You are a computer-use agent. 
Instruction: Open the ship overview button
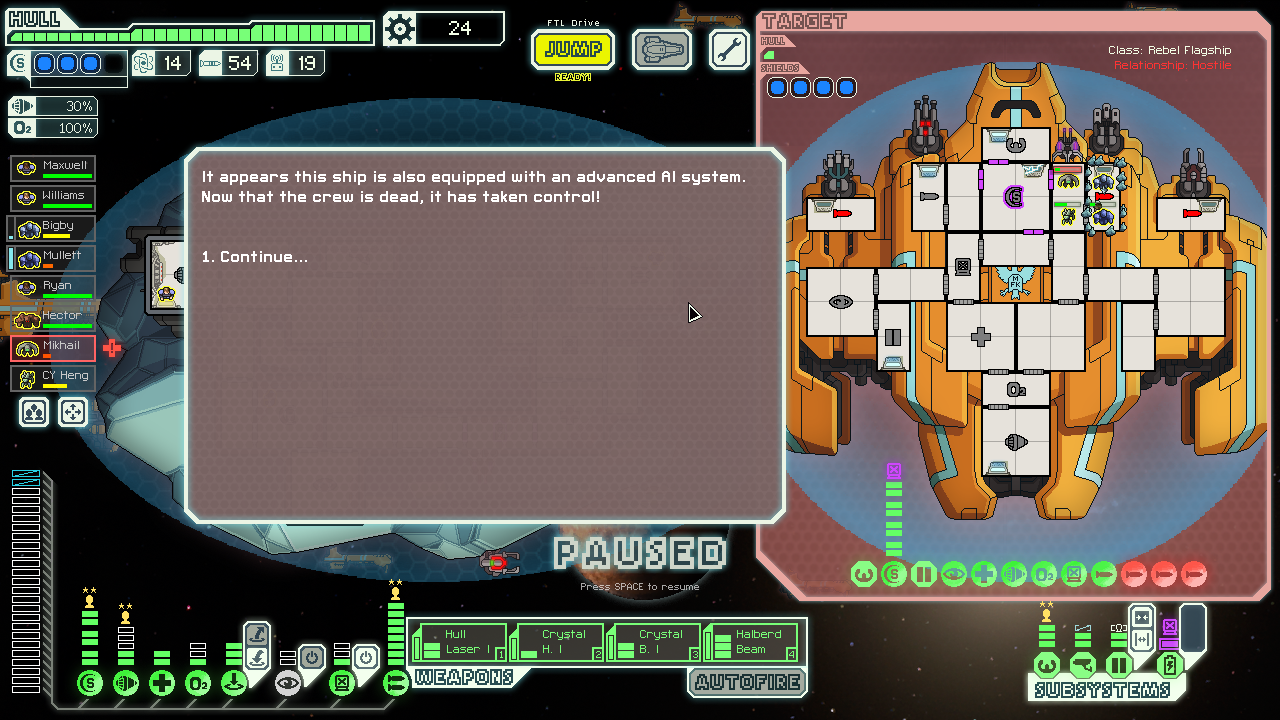[x=661, y=49]
